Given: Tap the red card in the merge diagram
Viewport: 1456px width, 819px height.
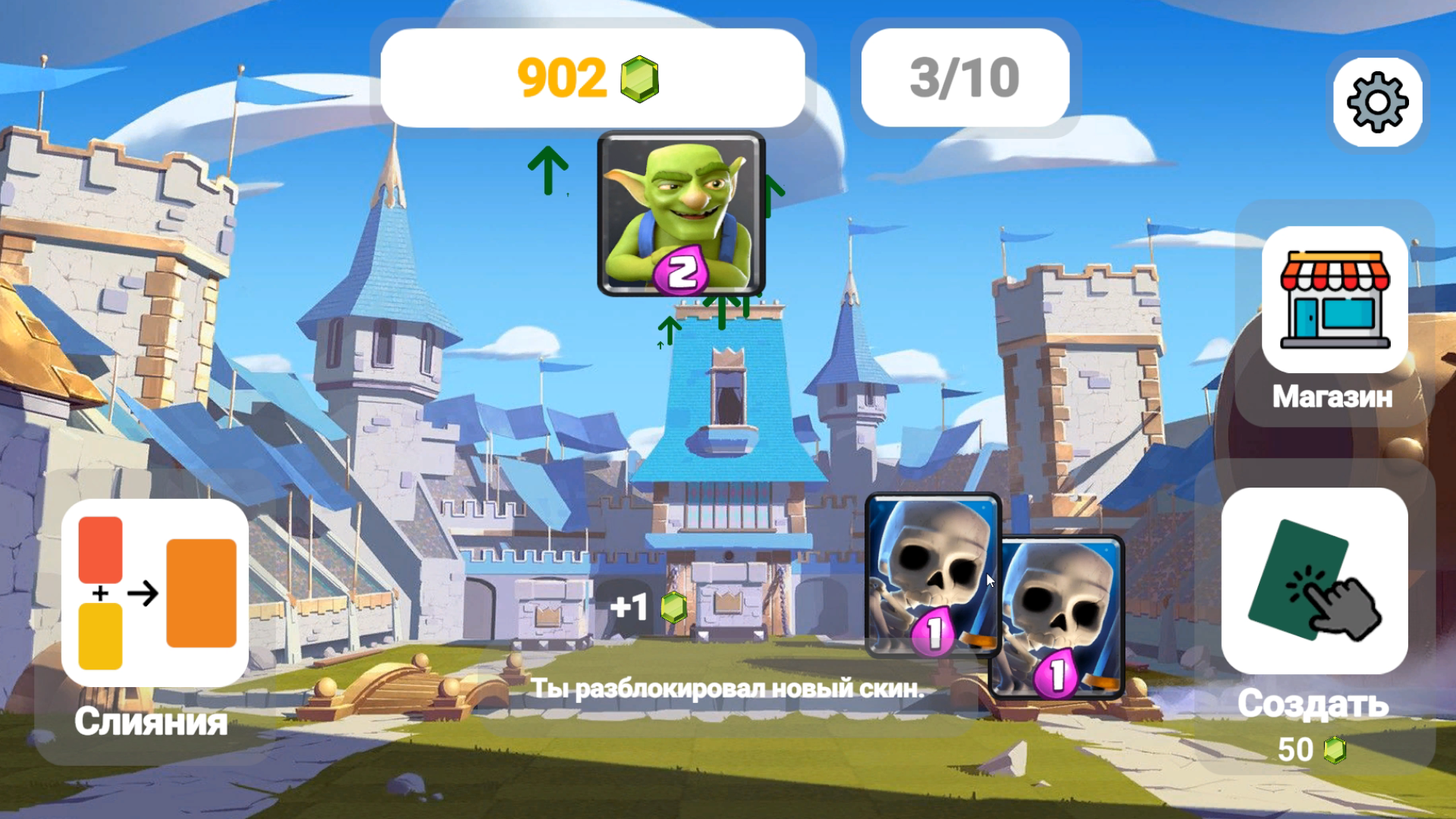Looking at the screenshot, I should (99, 548).
